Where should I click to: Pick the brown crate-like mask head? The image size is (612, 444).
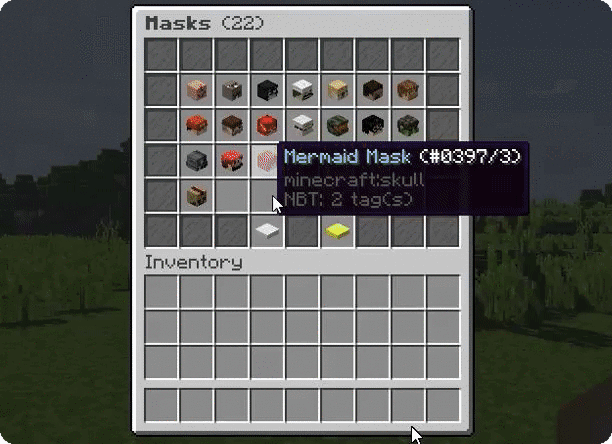[x=196, y=195]
